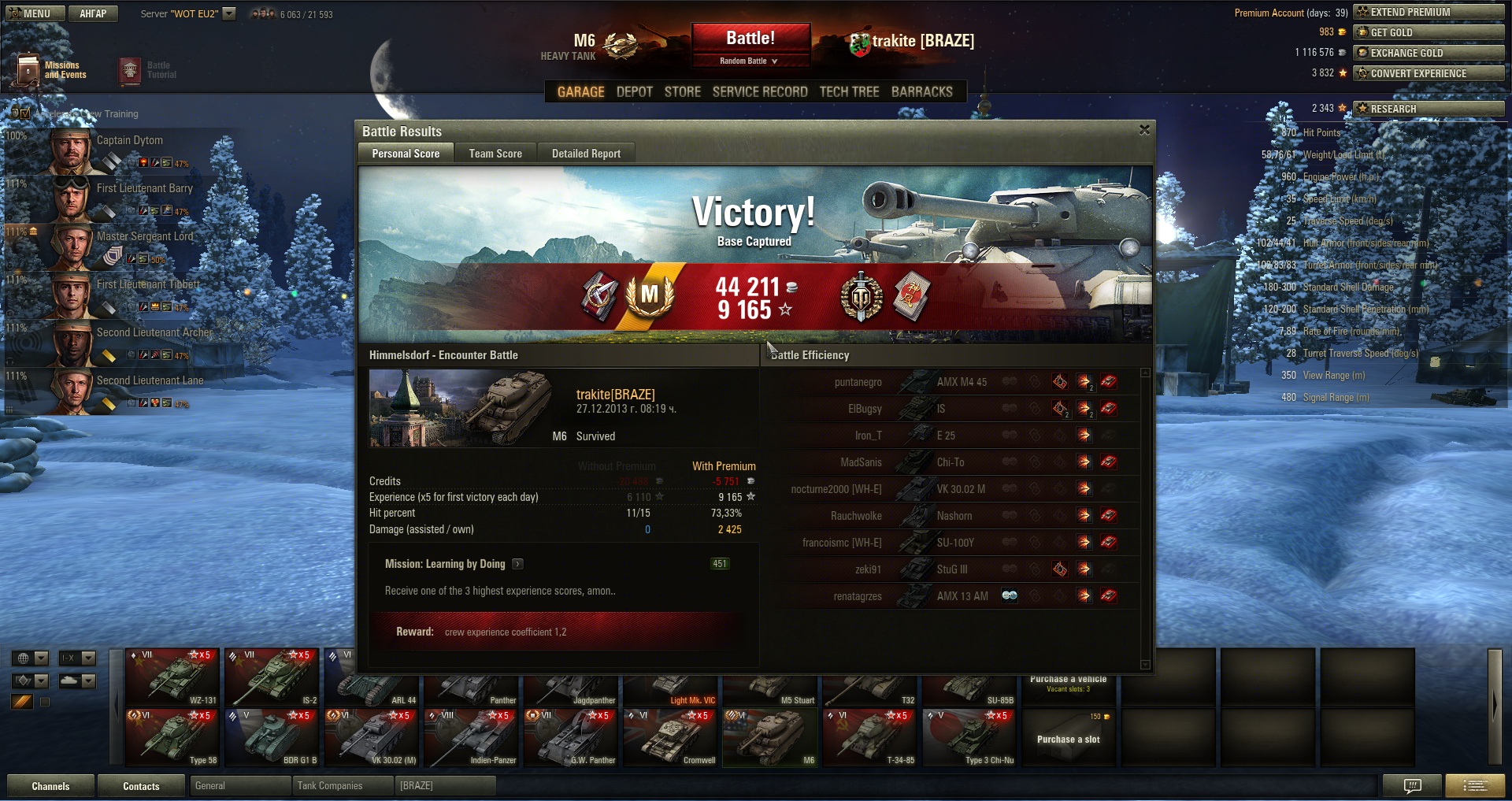
Task: View the SERVICE RECORD page
Action: [760, 92]
